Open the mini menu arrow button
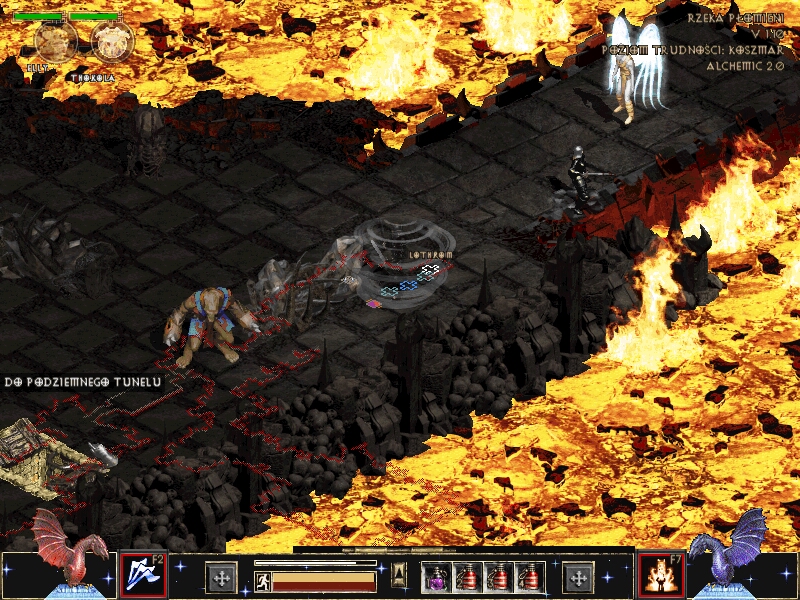 [x=397, y=575]
